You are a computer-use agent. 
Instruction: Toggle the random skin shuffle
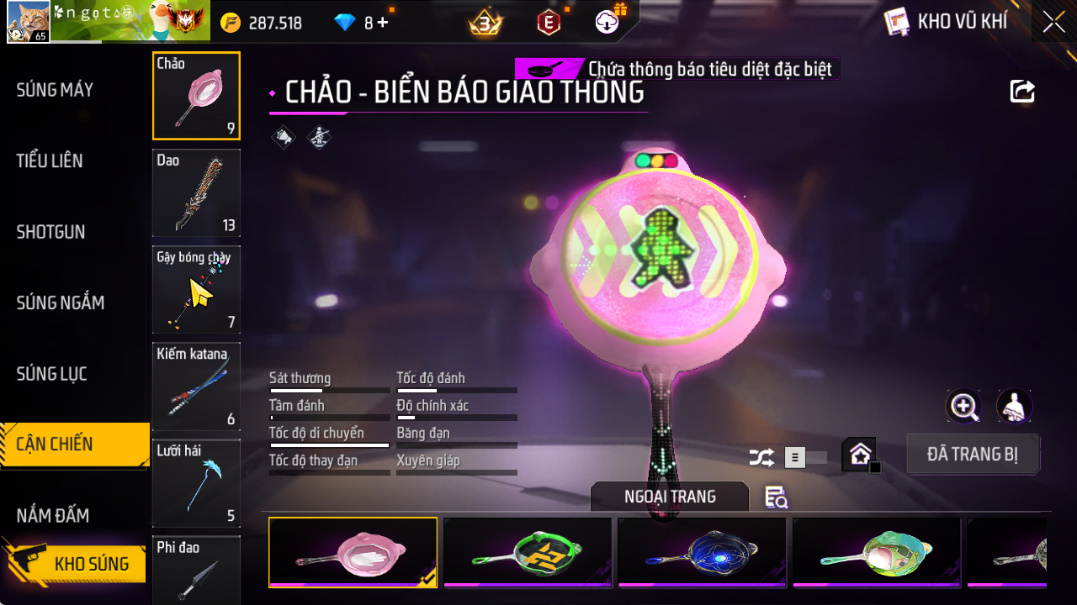click(x=762, y=458)
